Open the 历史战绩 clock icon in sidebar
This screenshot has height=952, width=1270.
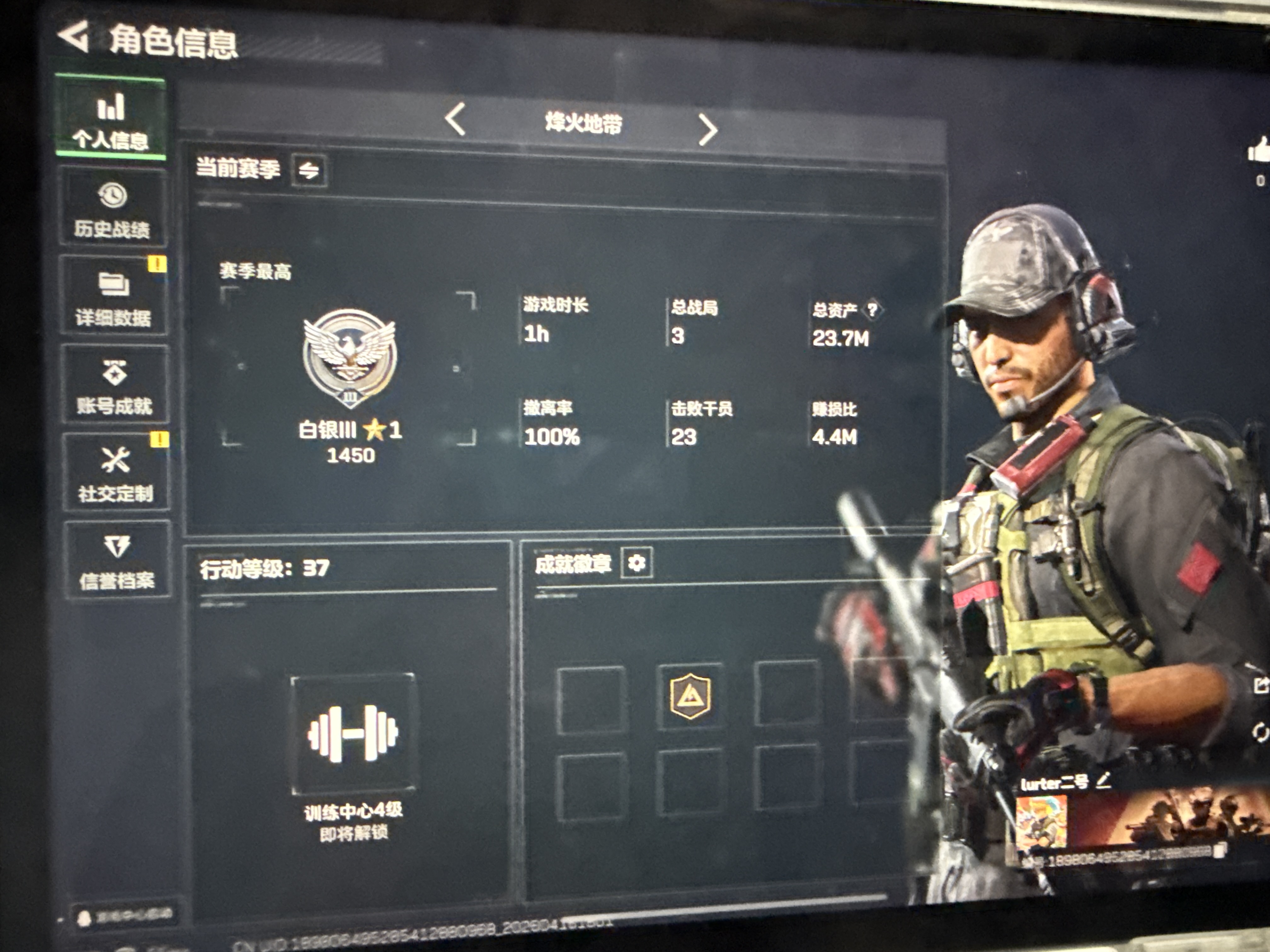(113, 195)
